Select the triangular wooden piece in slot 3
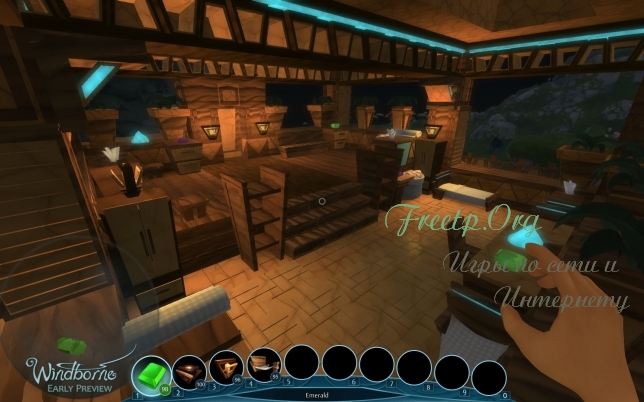644x402 pixels. click(x=227, y=367)
